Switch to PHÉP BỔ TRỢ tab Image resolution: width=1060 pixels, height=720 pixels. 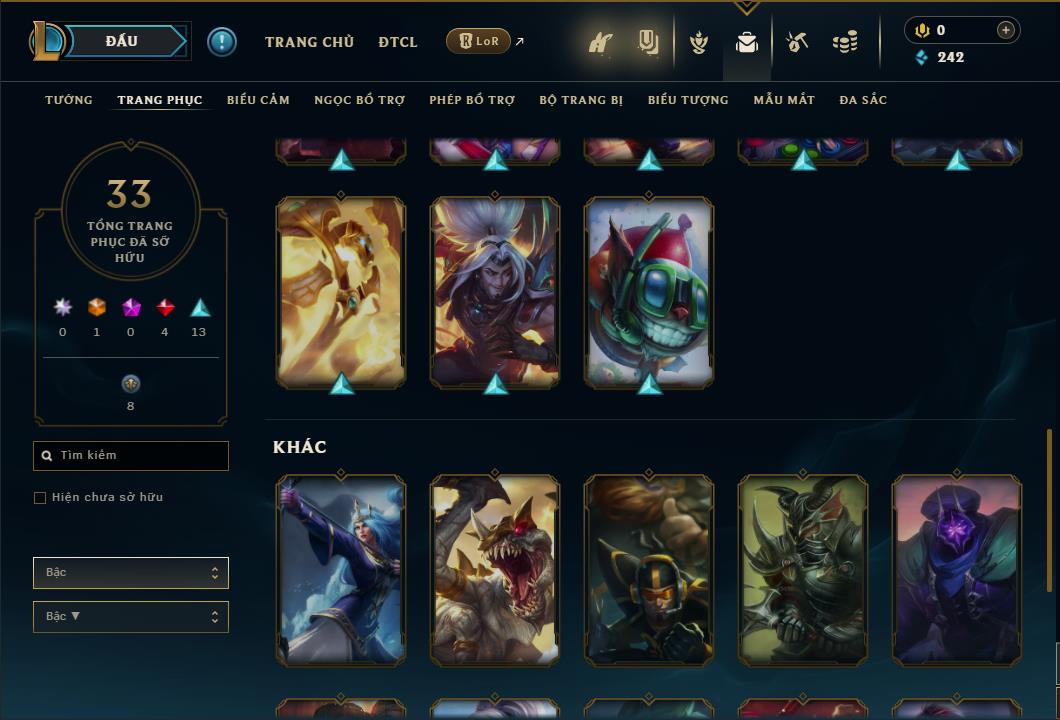[x=472, y=100]
